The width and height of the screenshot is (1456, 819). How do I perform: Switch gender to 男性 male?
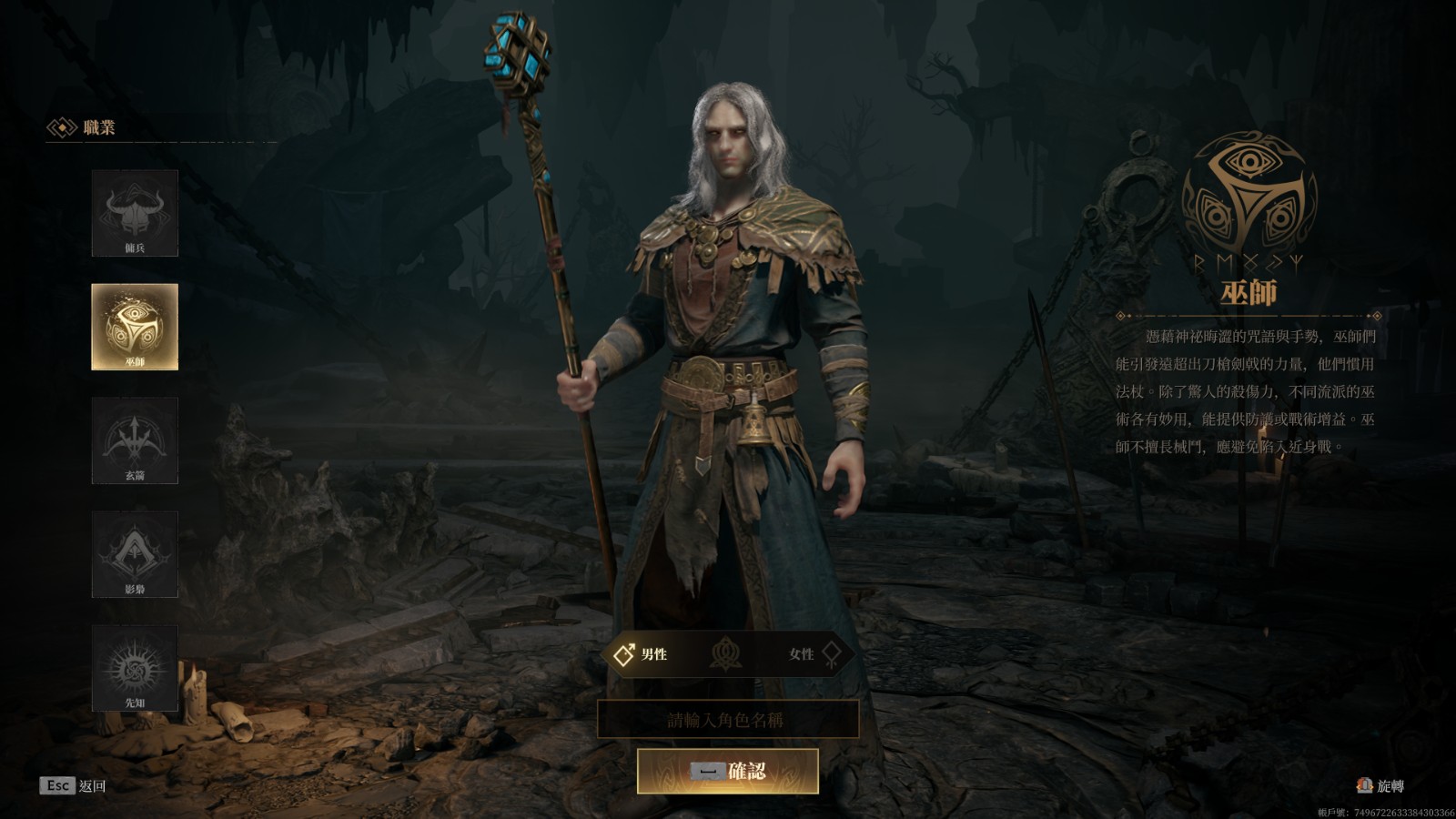pyautogui.click(x=642, y=654)
